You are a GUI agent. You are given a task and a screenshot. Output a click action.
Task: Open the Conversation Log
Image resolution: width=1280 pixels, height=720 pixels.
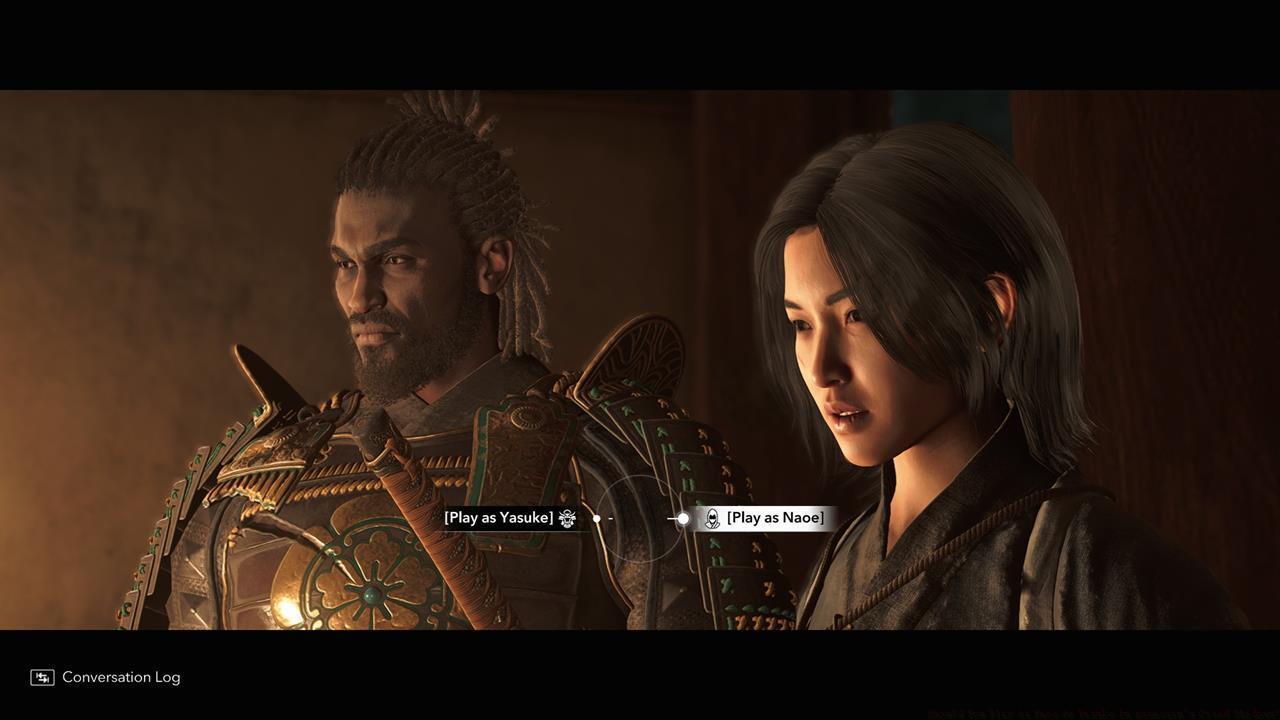pos(120,677)
